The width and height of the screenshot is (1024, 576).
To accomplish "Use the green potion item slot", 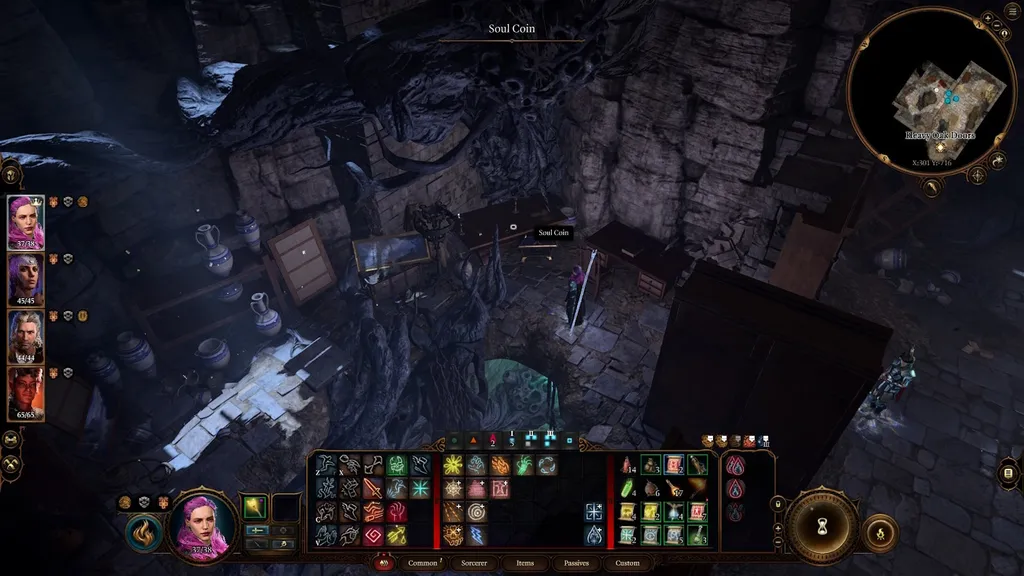I will coord(627,490).
